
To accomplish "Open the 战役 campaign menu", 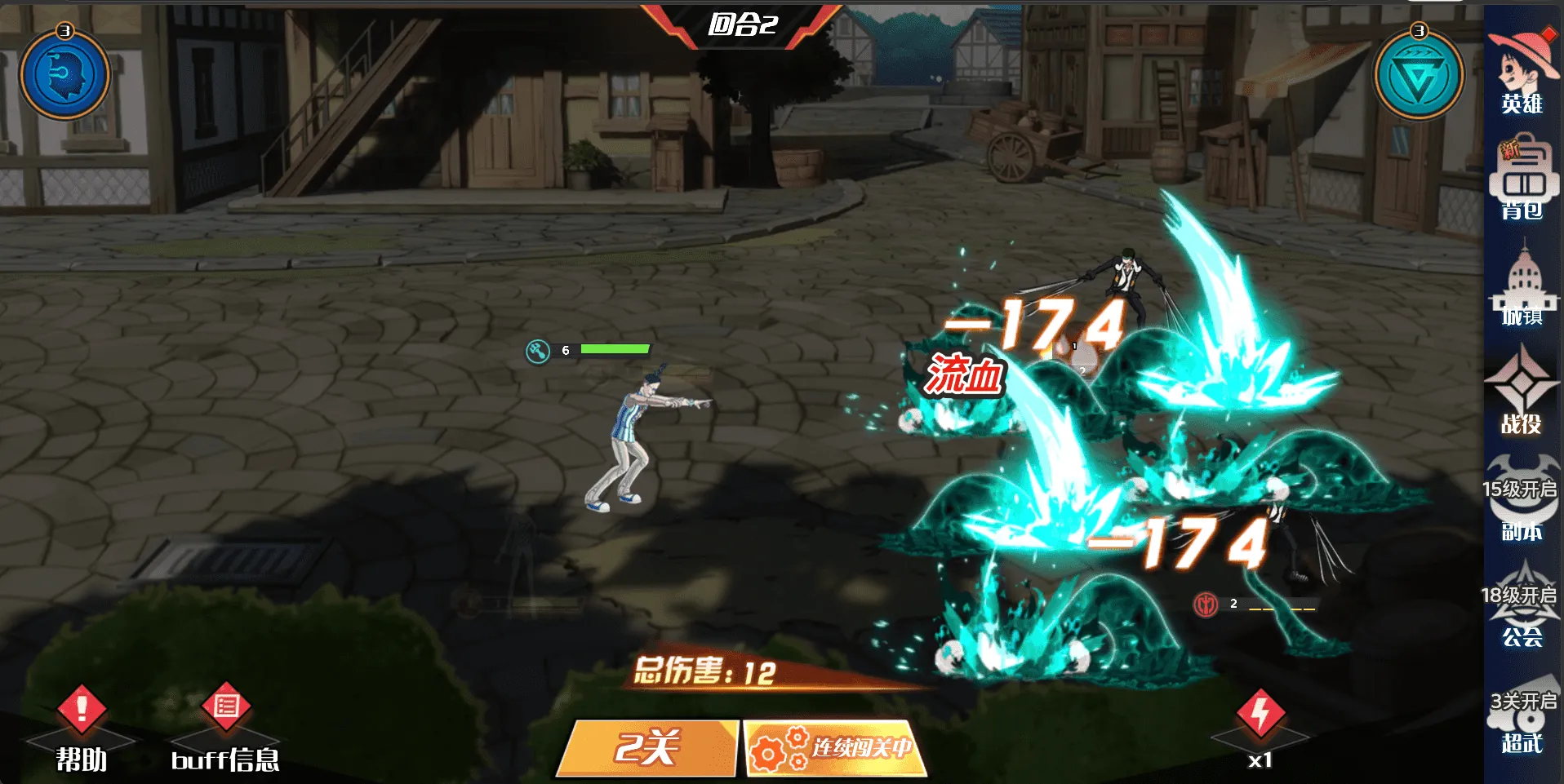I will (1522, 392).
